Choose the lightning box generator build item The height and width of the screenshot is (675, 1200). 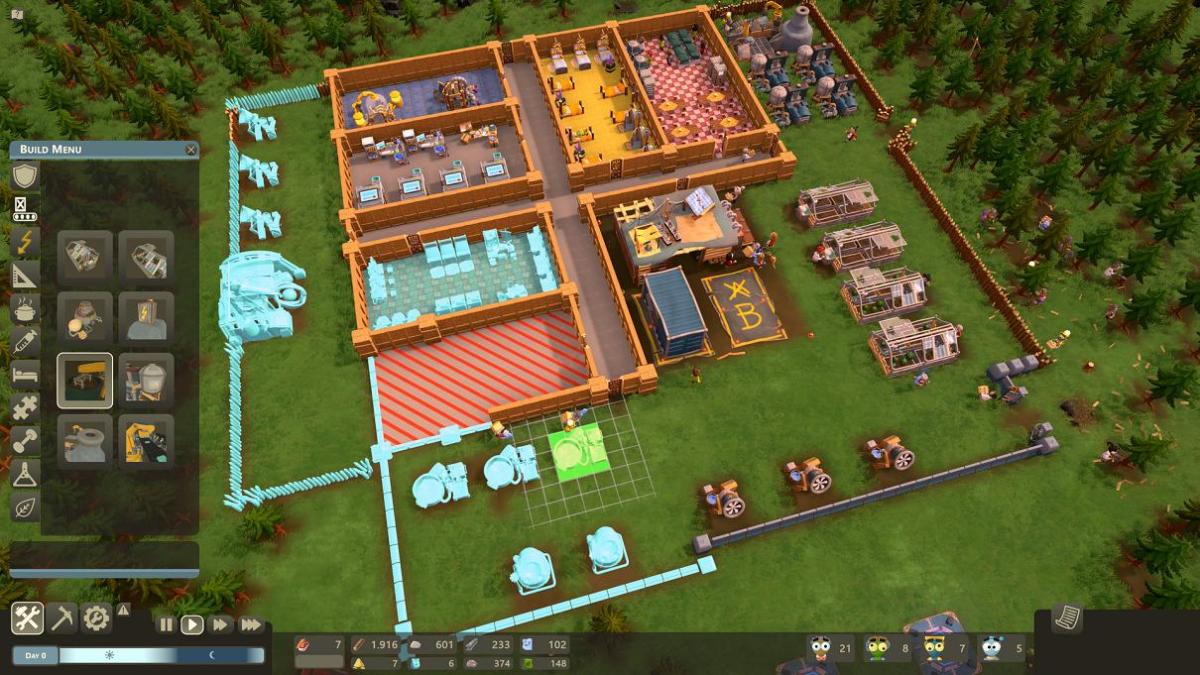pos(146,319)
